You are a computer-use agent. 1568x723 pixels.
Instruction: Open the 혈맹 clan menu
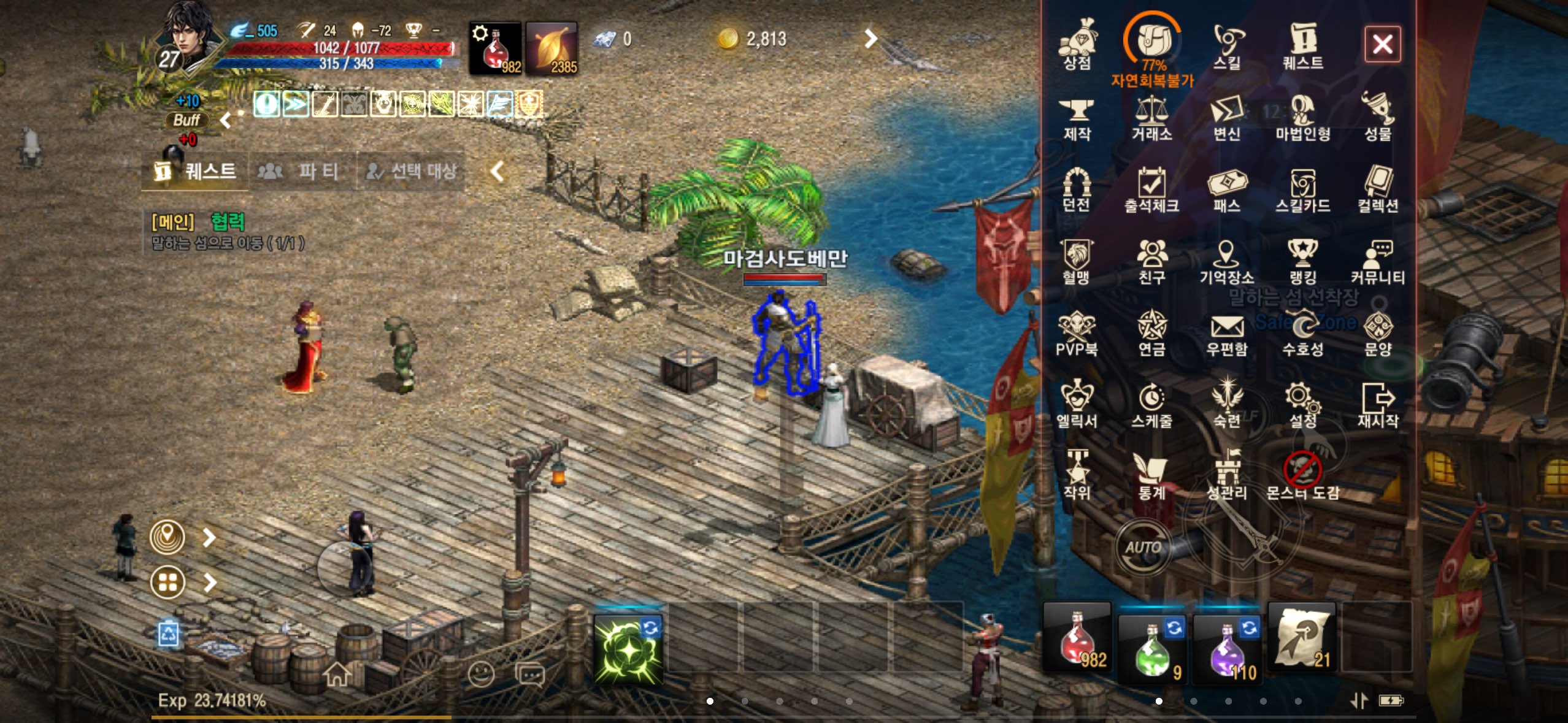click(1077, 261)
